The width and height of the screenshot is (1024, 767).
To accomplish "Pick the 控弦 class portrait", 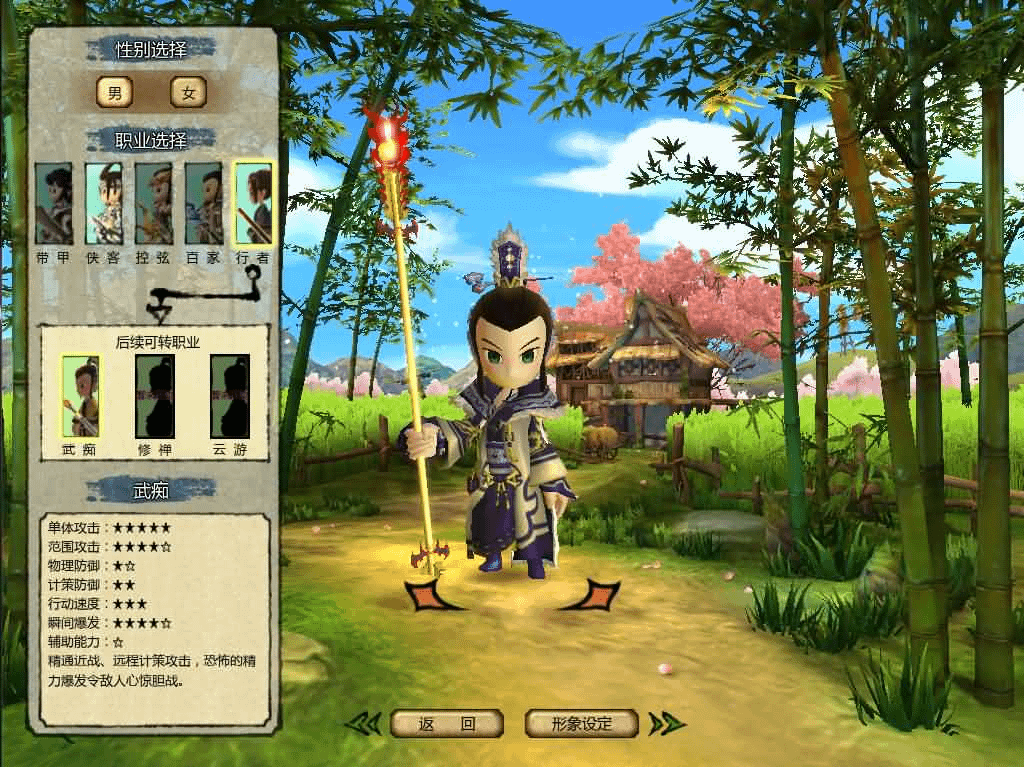I will coord(153,204).
